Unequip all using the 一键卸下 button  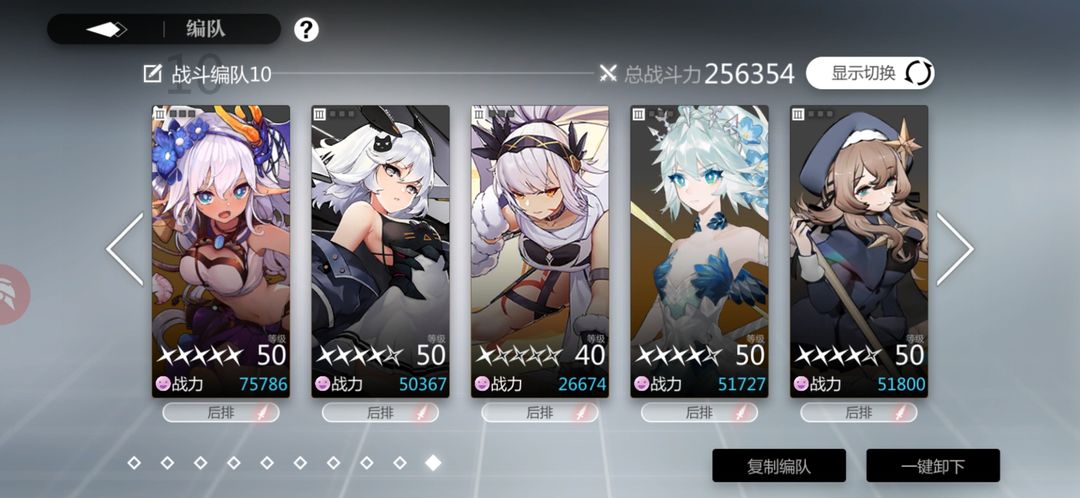[932, 466]
